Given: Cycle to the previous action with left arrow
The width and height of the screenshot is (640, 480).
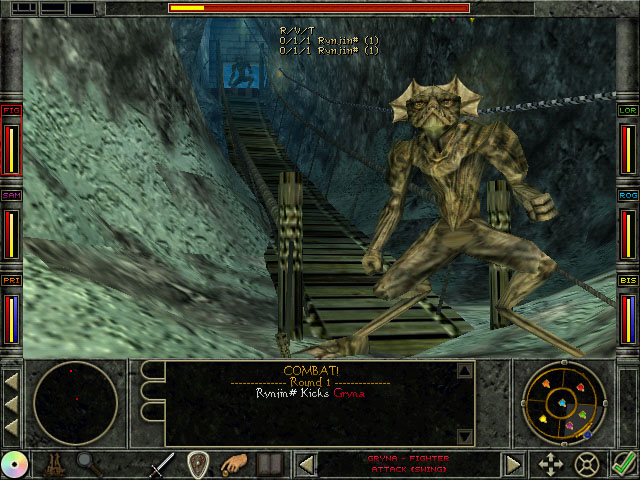Looking at the screenshot, I should click(308, 465).
